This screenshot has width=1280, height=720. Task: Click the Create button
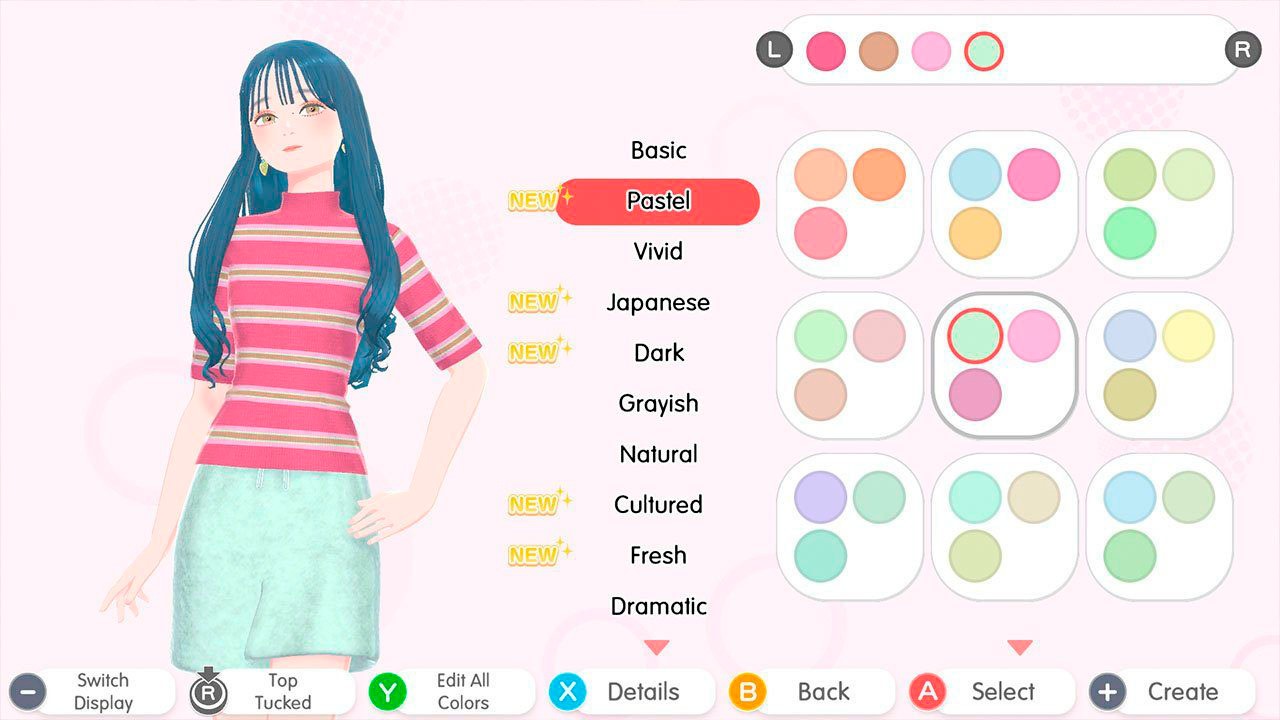[1172, 691]
